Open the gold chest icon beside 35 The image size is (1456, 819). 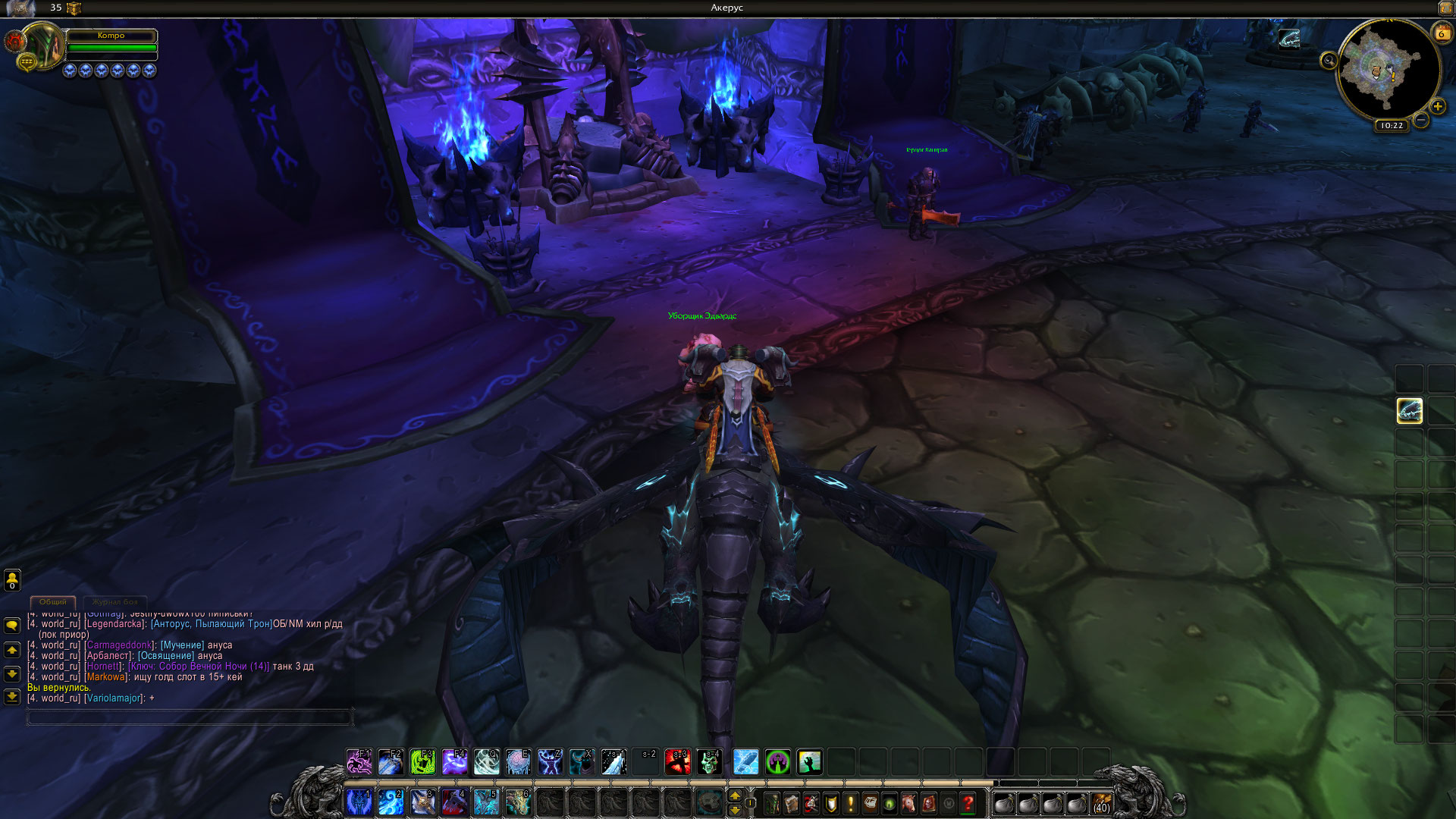[74, 8]
